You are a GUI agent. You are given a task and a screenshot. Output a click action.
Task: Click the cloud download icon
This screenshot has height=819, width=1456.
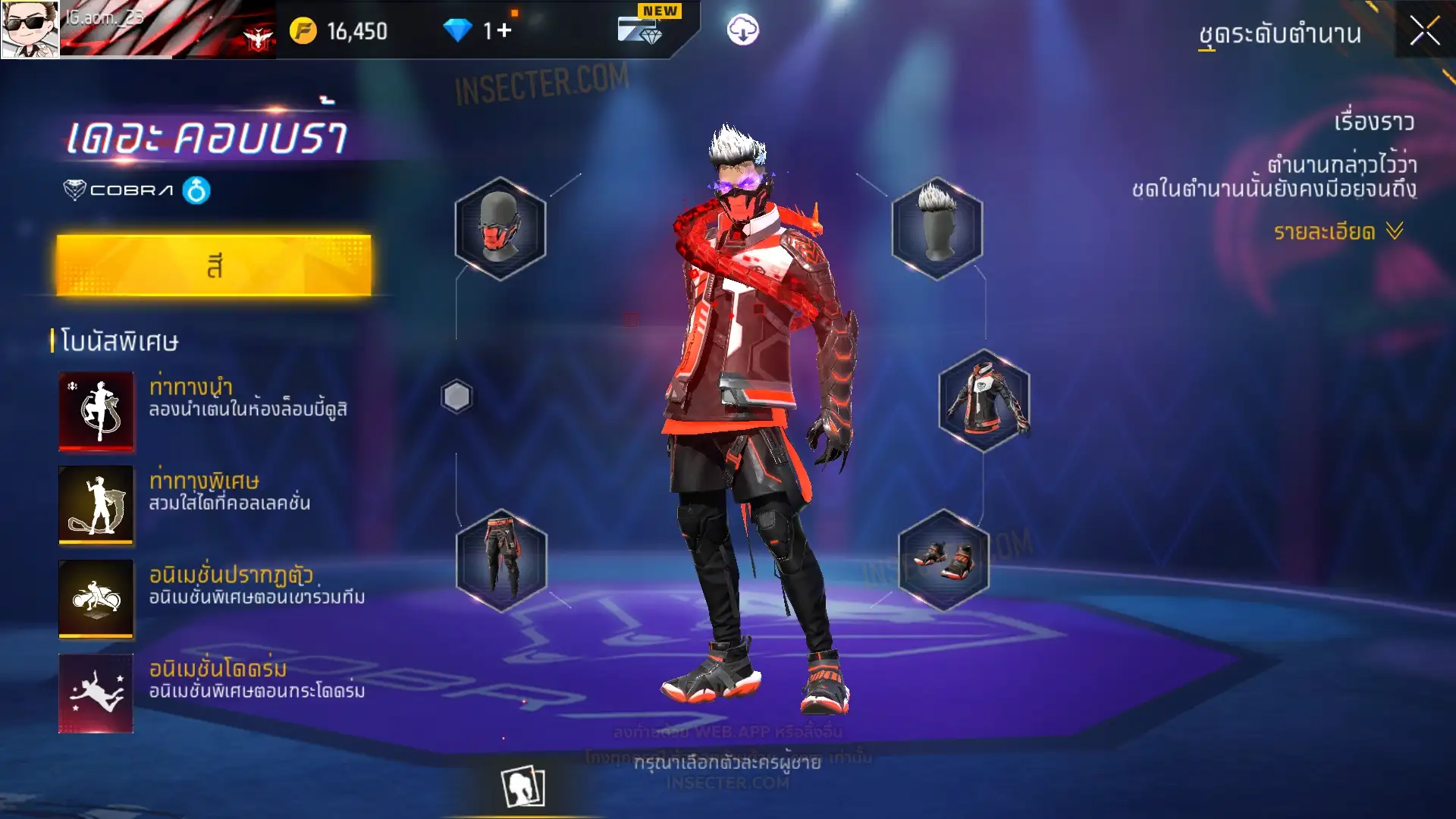tap(742, 30)
